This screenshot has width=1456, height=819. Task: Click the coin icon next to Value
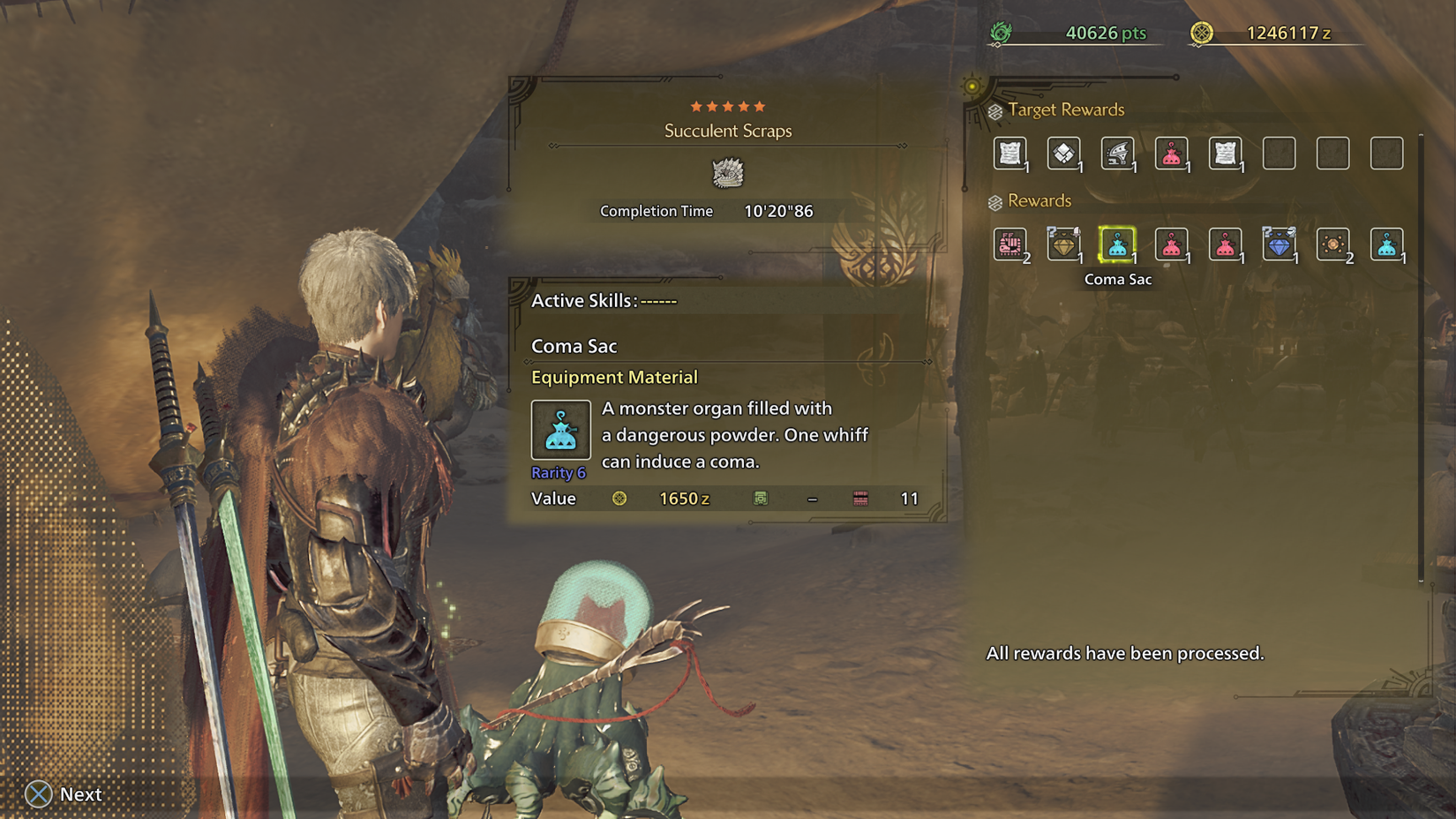[621, 498]
